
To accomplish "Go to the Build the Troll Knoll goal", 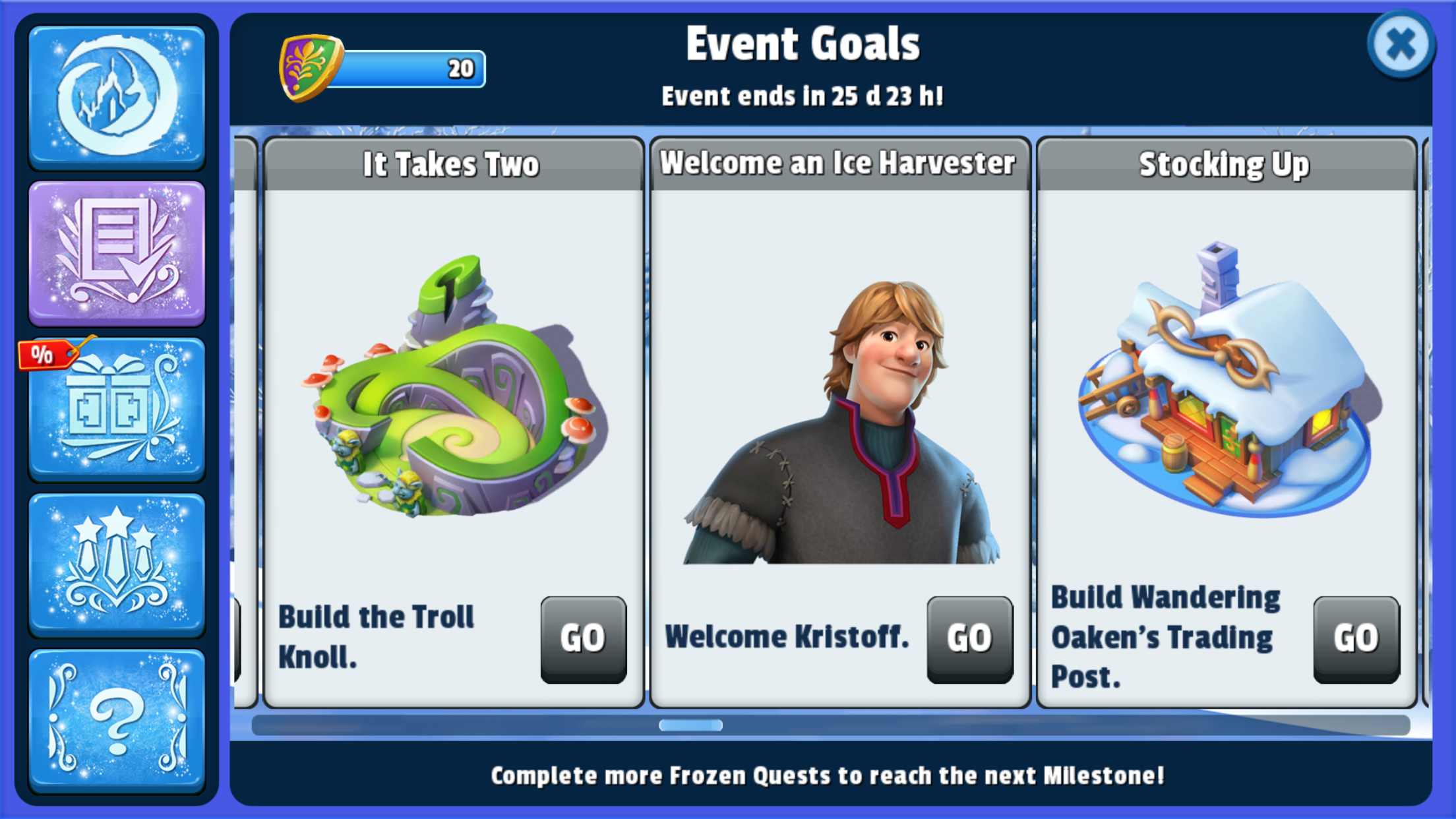I will [x=583, y=638].
